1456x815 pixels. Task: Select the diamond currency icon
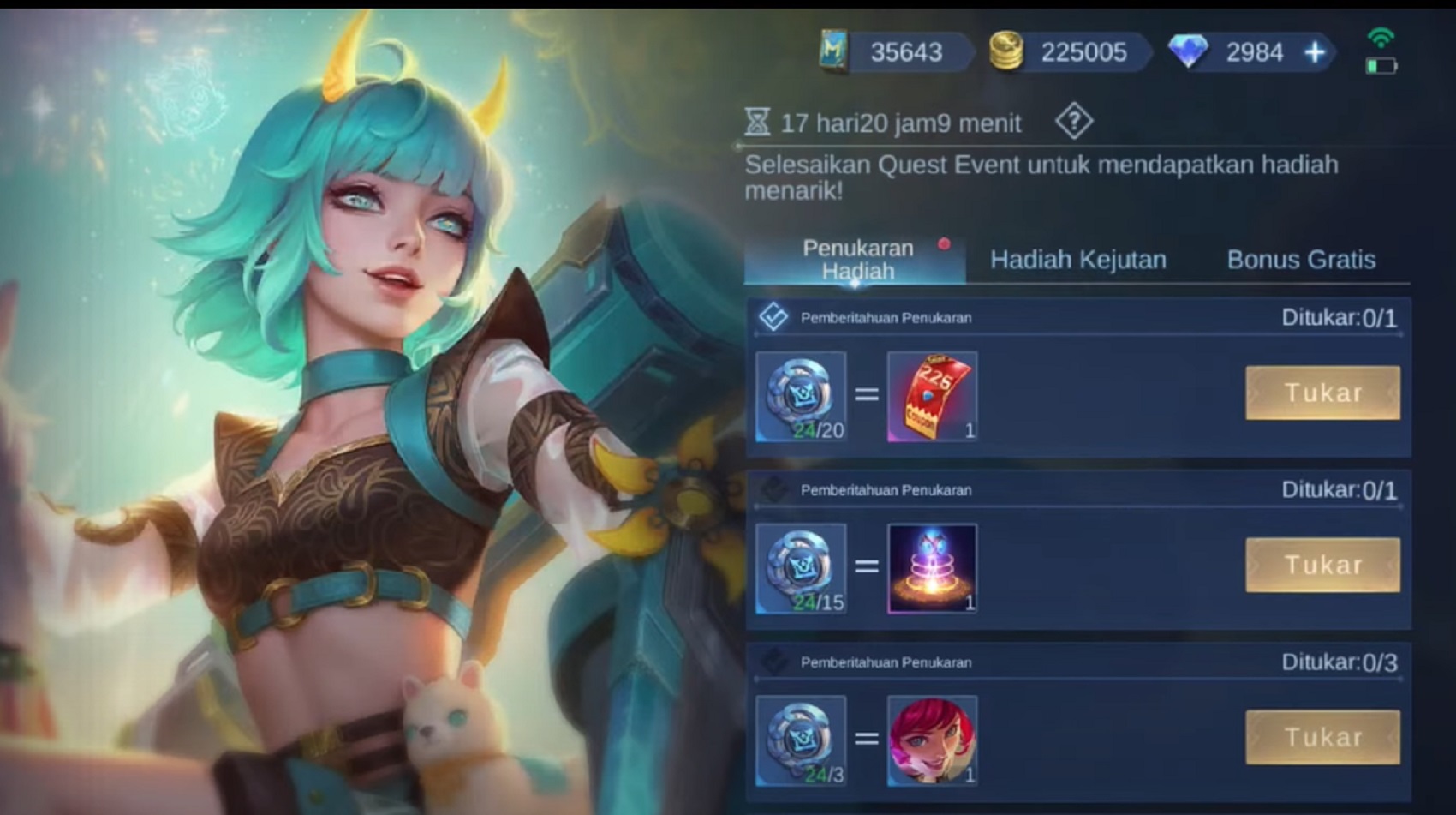[1190, 52]
